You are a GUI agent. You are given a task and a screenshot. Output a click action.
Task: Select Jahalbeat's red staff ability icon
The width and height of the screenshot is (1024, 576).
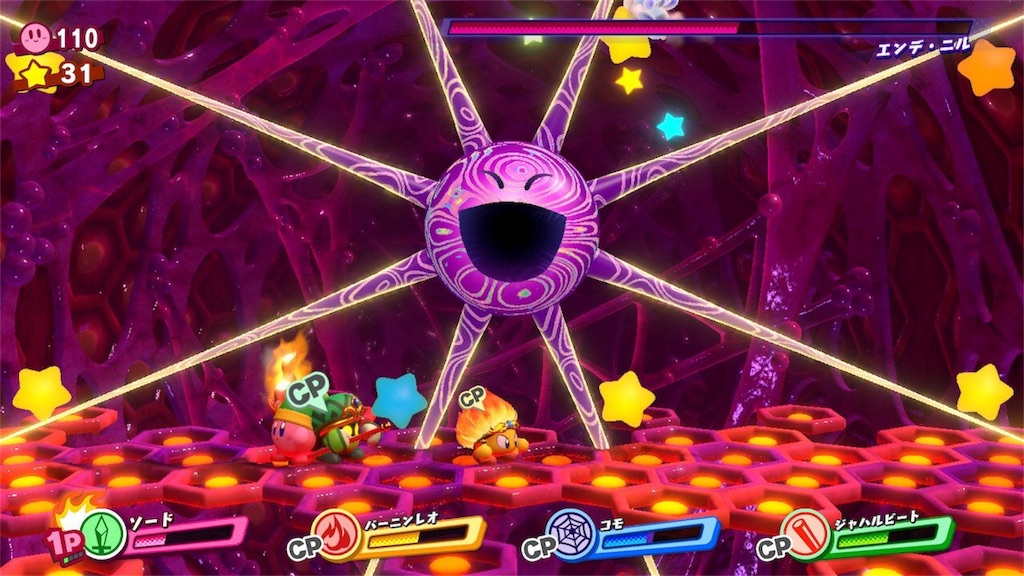tap(807, 535)
